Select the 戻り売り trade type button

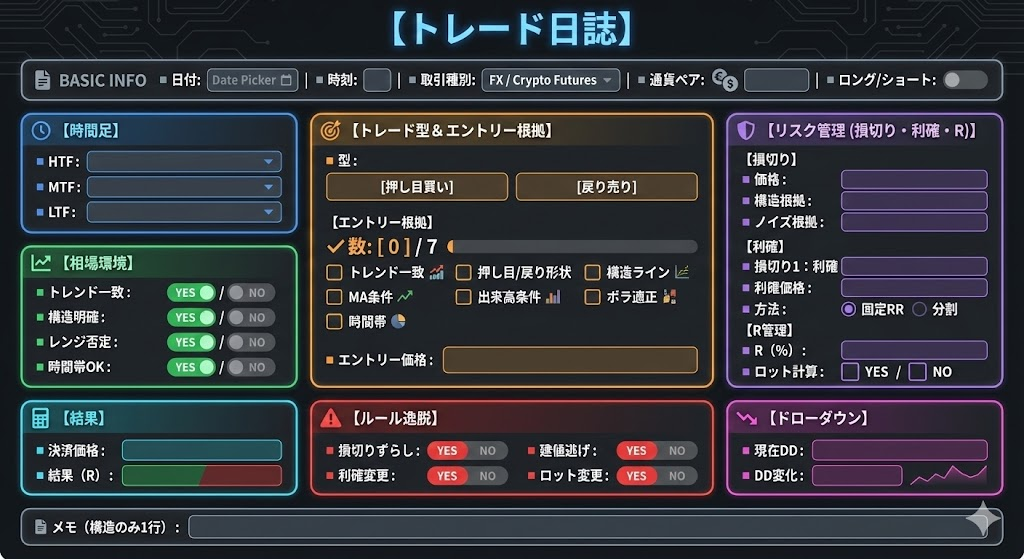tap(606, 187)
